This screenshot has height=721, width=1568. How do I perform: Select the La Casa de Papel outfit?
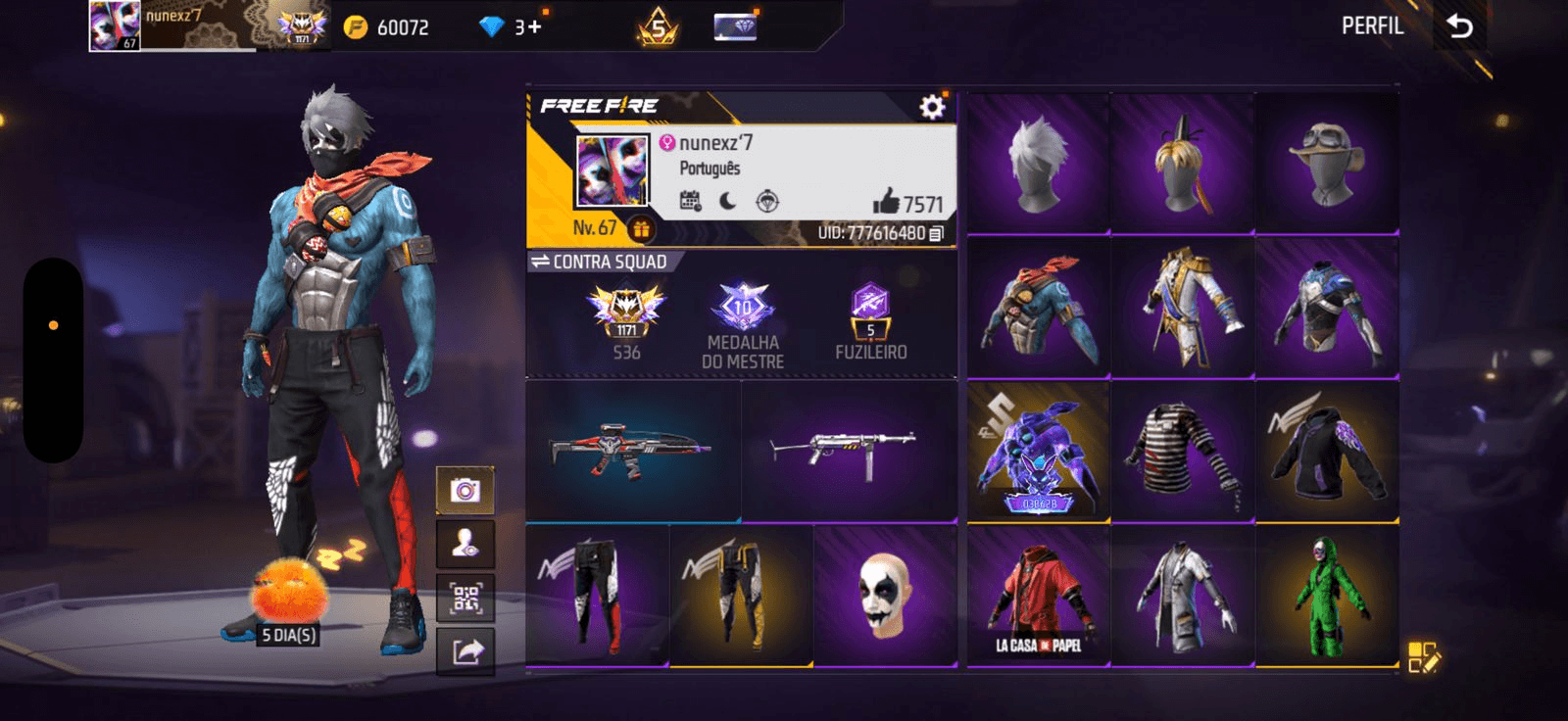click(x=1038, y=598)
